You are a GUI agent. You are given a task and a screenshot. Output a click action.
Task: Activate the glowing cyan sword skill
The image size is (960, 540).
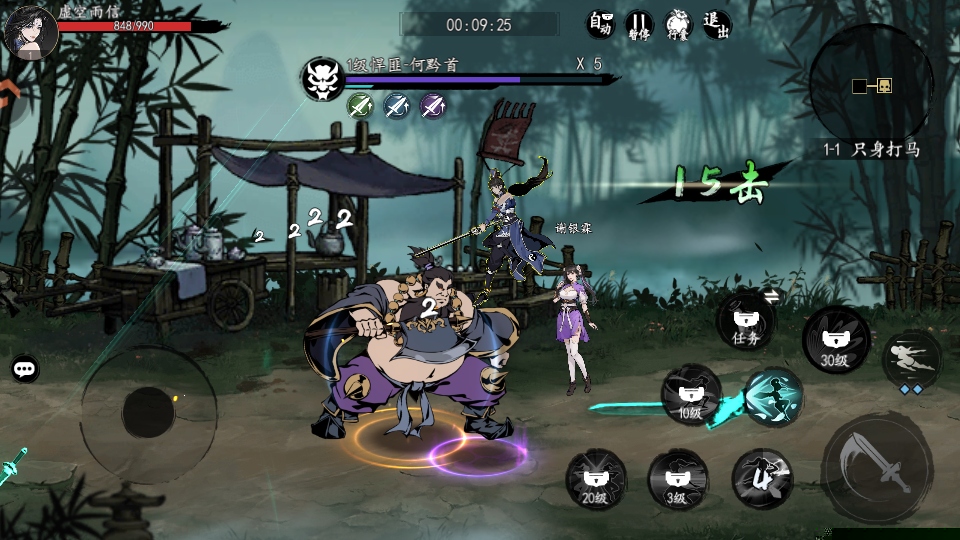click(772, 395)
